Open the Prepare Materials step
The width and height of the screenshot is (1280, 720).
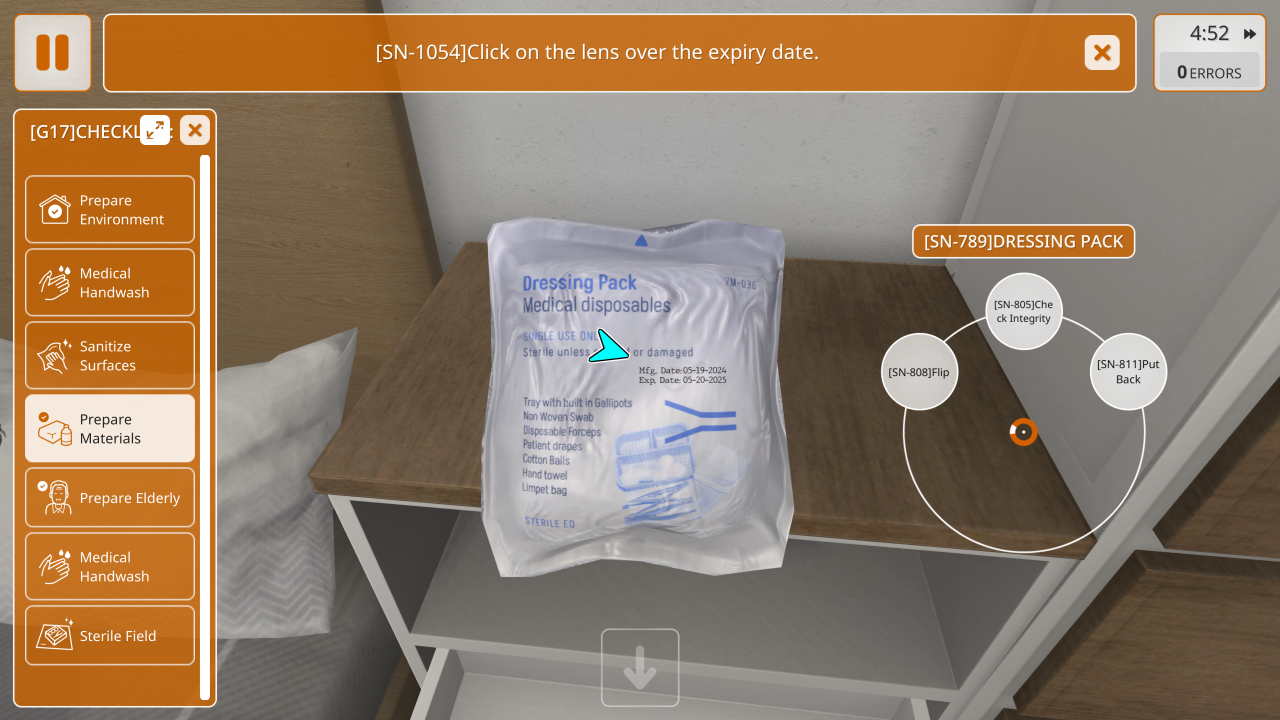110,429
